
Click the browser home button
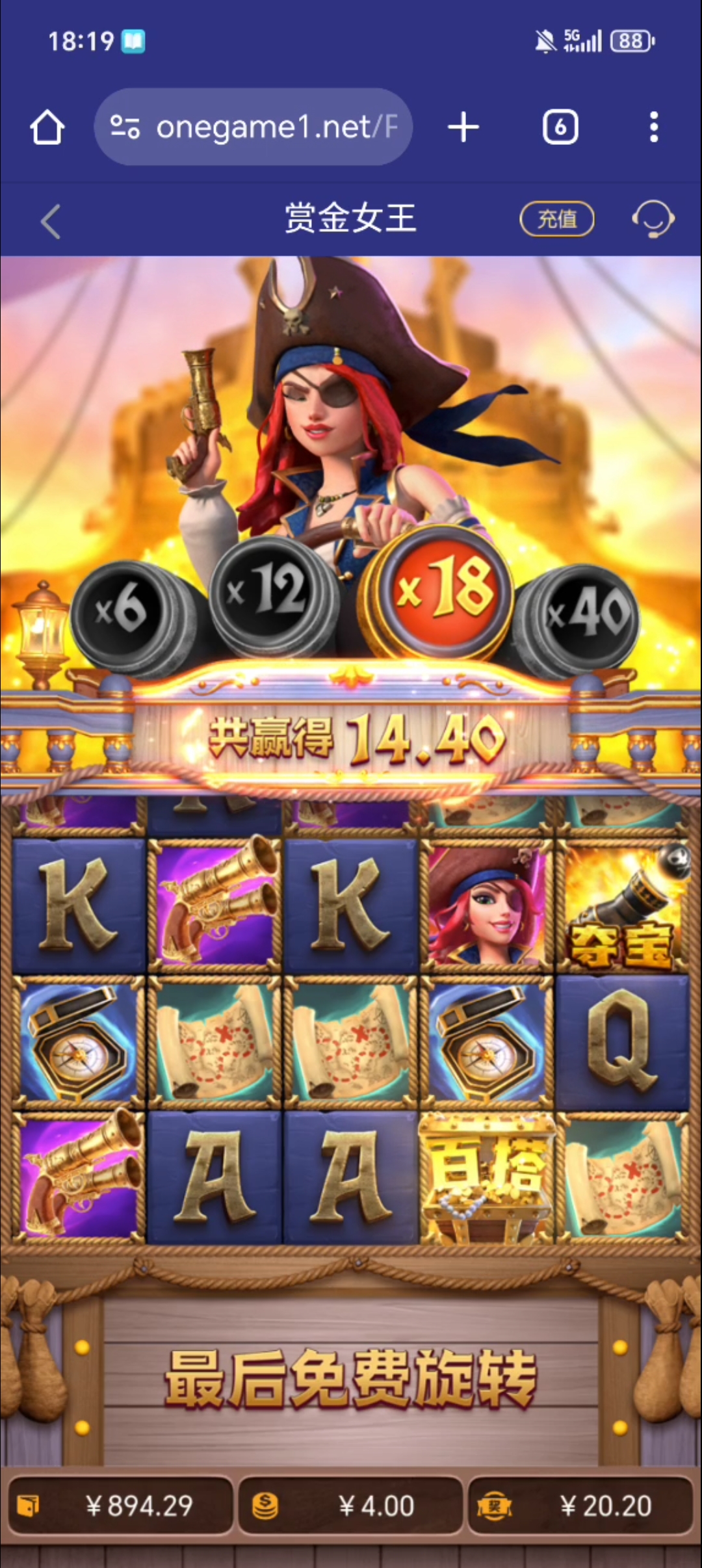coord(47,127)
